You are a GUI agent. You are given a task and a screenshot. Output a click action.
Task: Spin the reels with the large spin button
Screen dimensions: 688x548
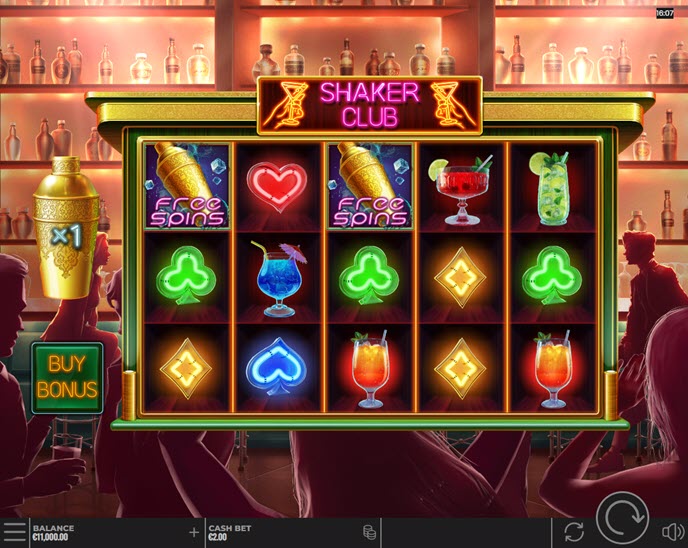pyautogui.click(x=623, y=520)
